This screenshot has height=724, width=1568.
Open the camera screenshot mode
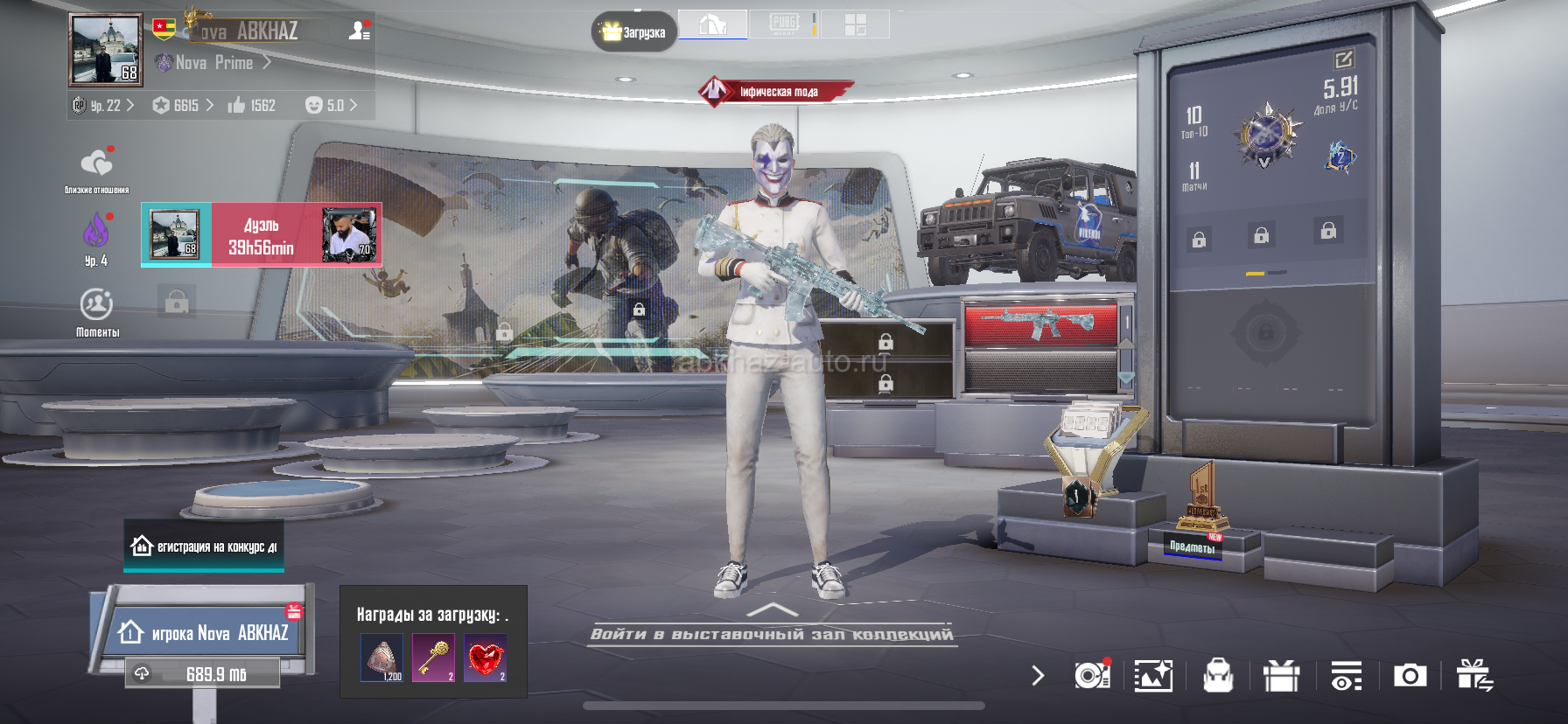pos(1410,676)
